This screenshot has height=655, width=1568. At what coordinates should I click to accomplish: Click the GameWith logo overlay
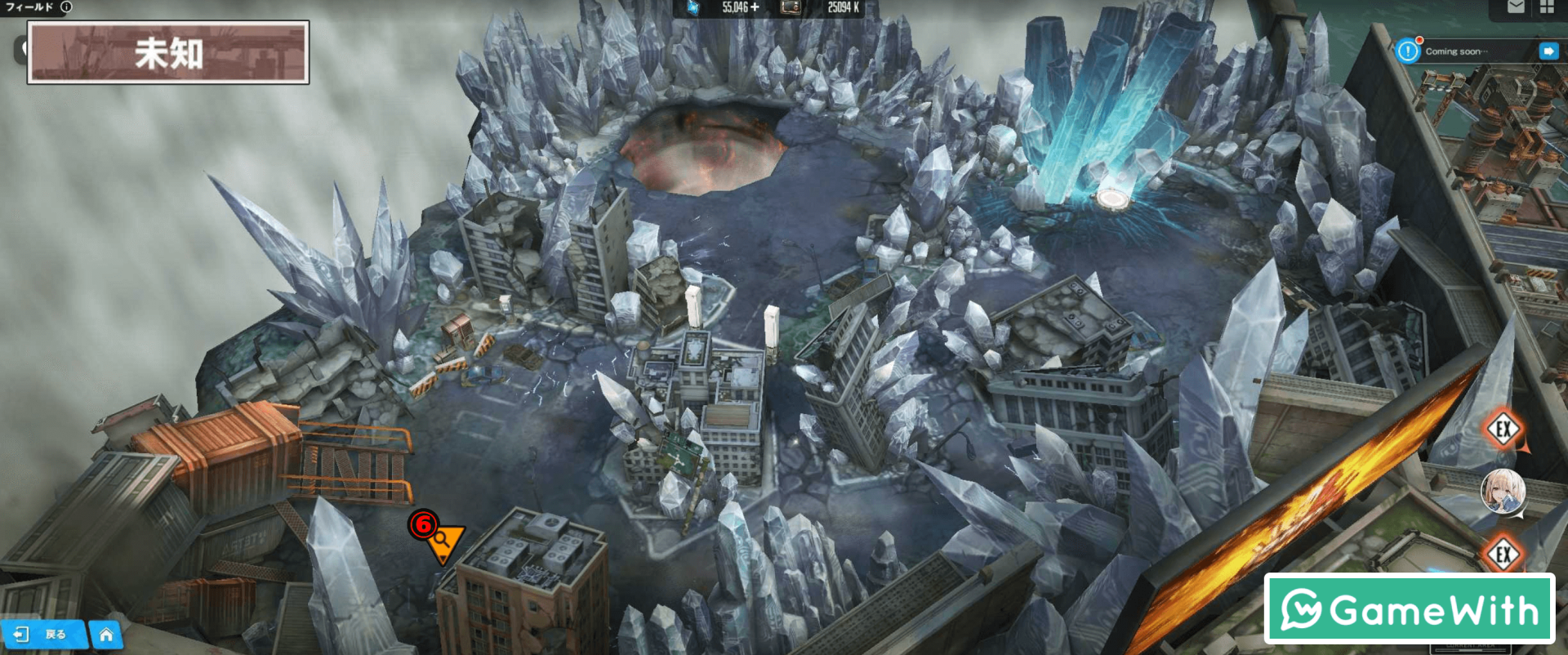[1409, 609]
